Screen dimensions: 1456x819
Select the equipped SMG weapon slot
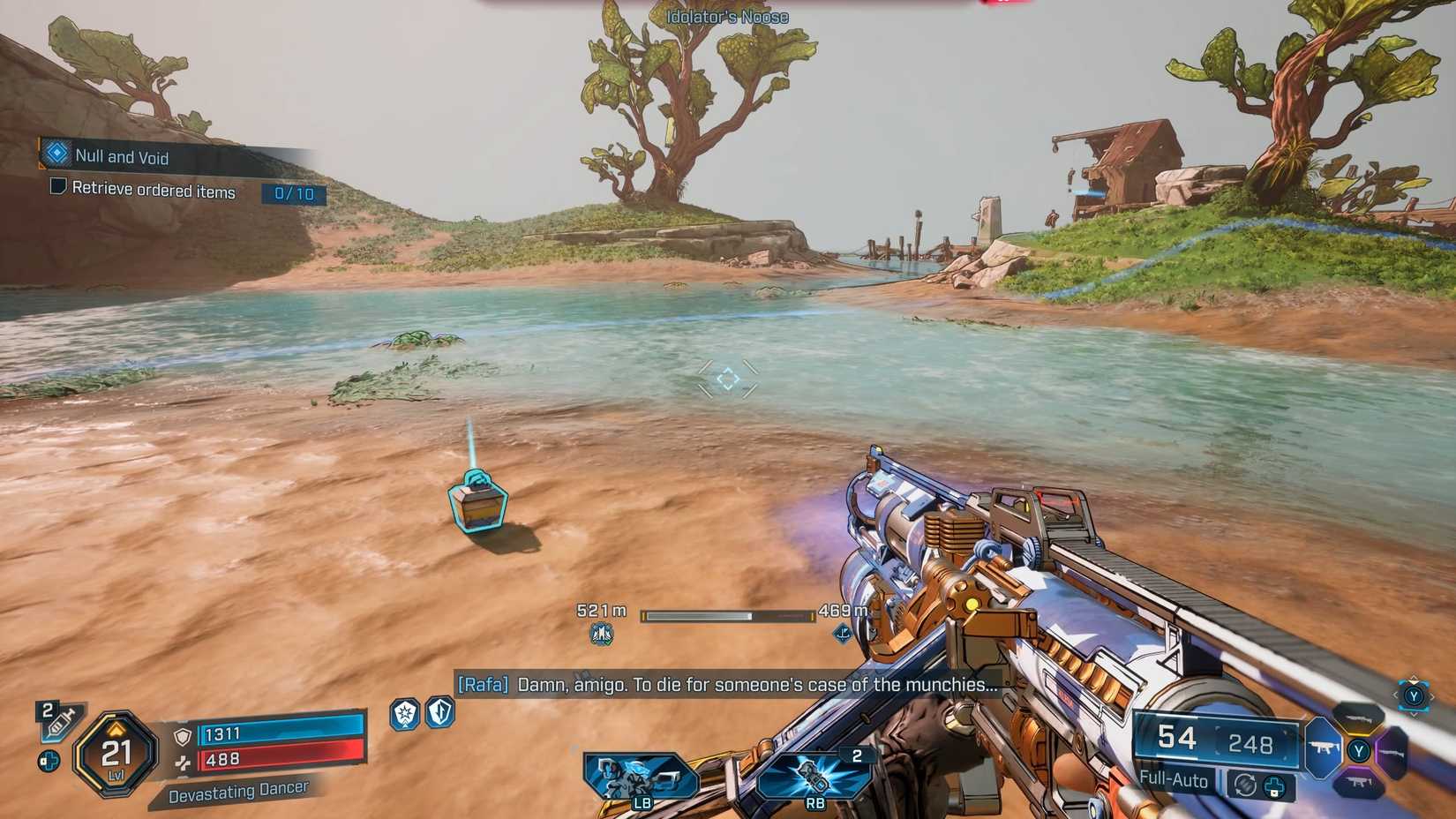[x=1323, y=748]
